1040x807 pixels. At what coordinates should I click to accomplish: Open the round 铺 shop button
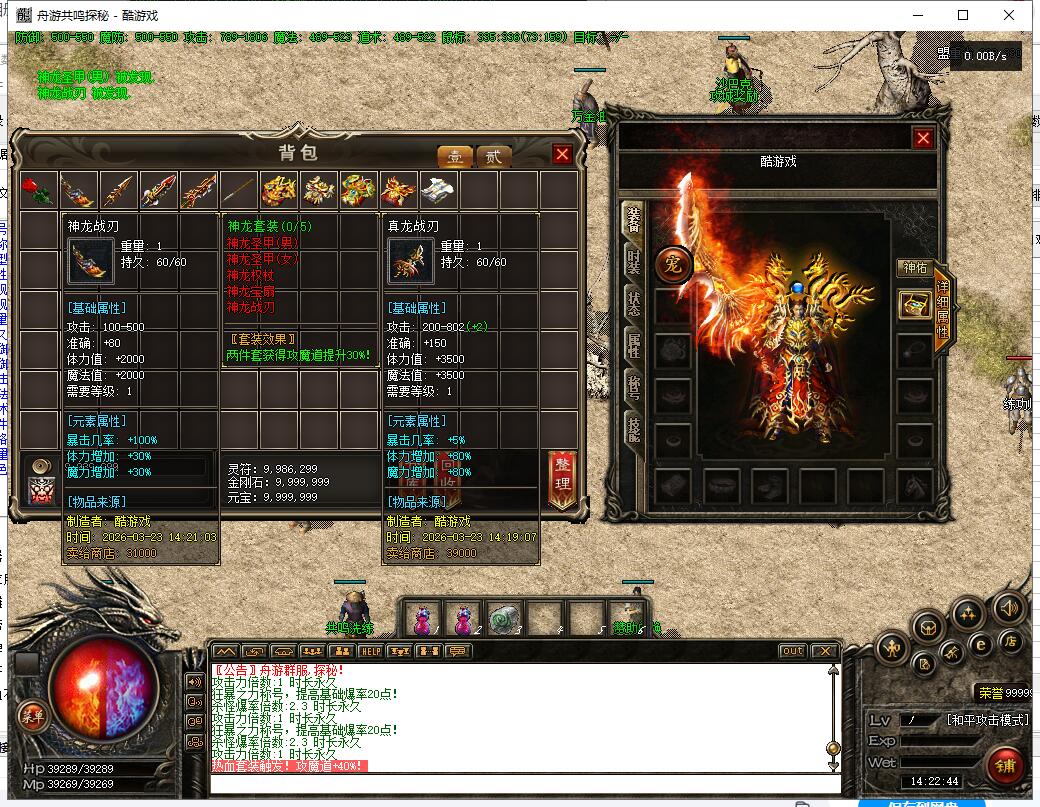[x=1007, y=767]
